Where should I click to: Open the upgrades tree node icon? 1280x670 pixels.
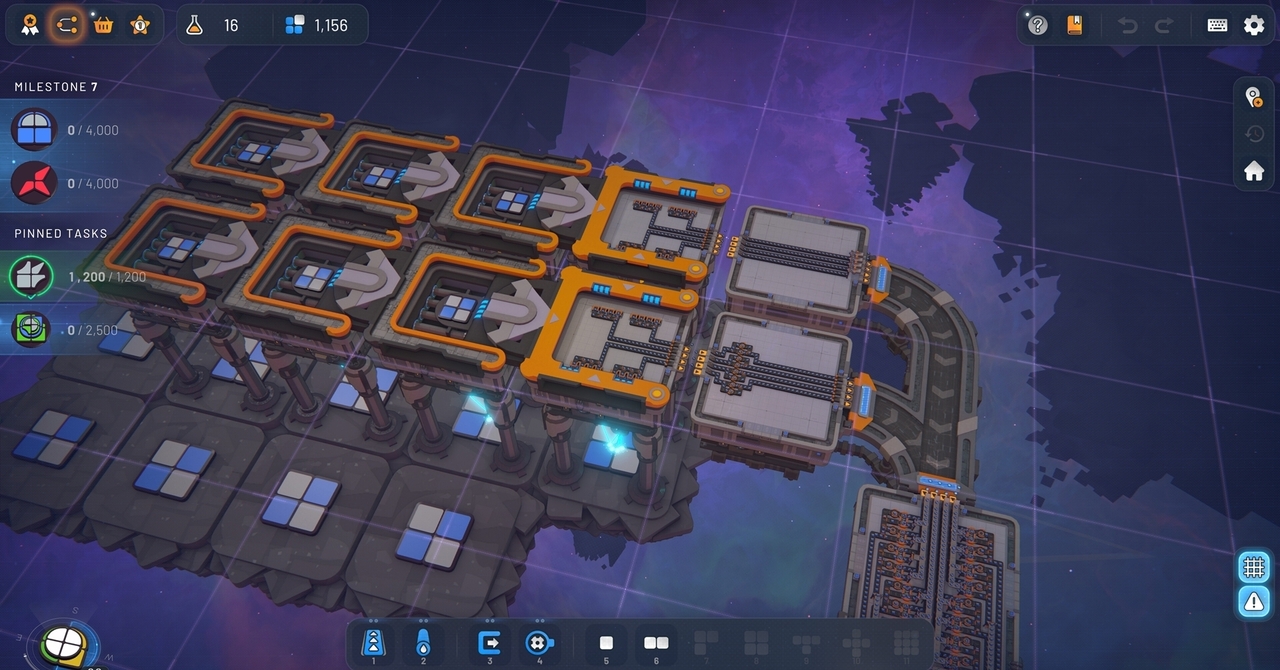[x=67, y=25]
